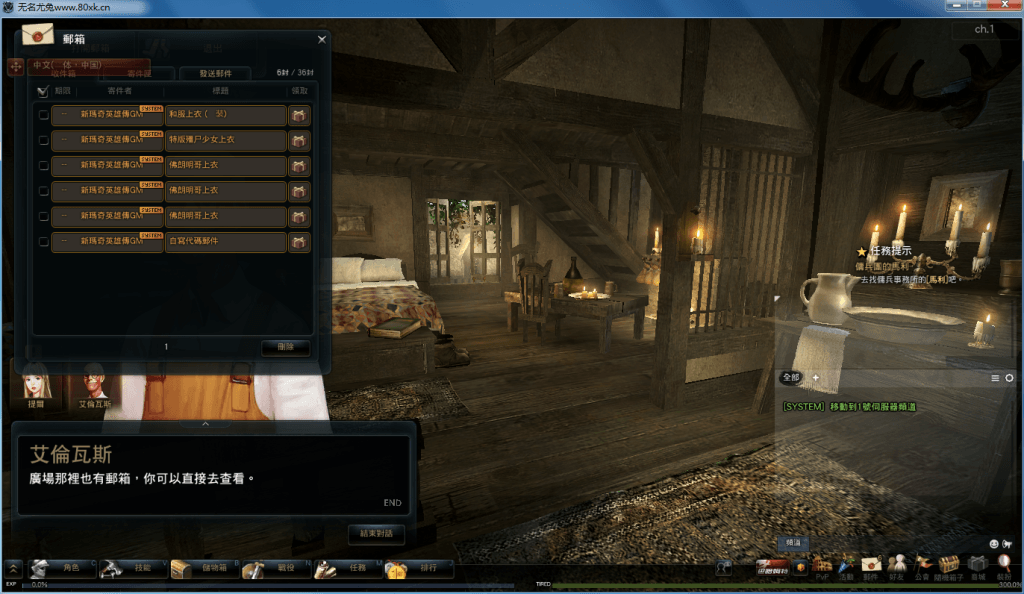Open the PvP colosseum icon
The height and width of the screenshot is (594, 1024).
(822, 568)
